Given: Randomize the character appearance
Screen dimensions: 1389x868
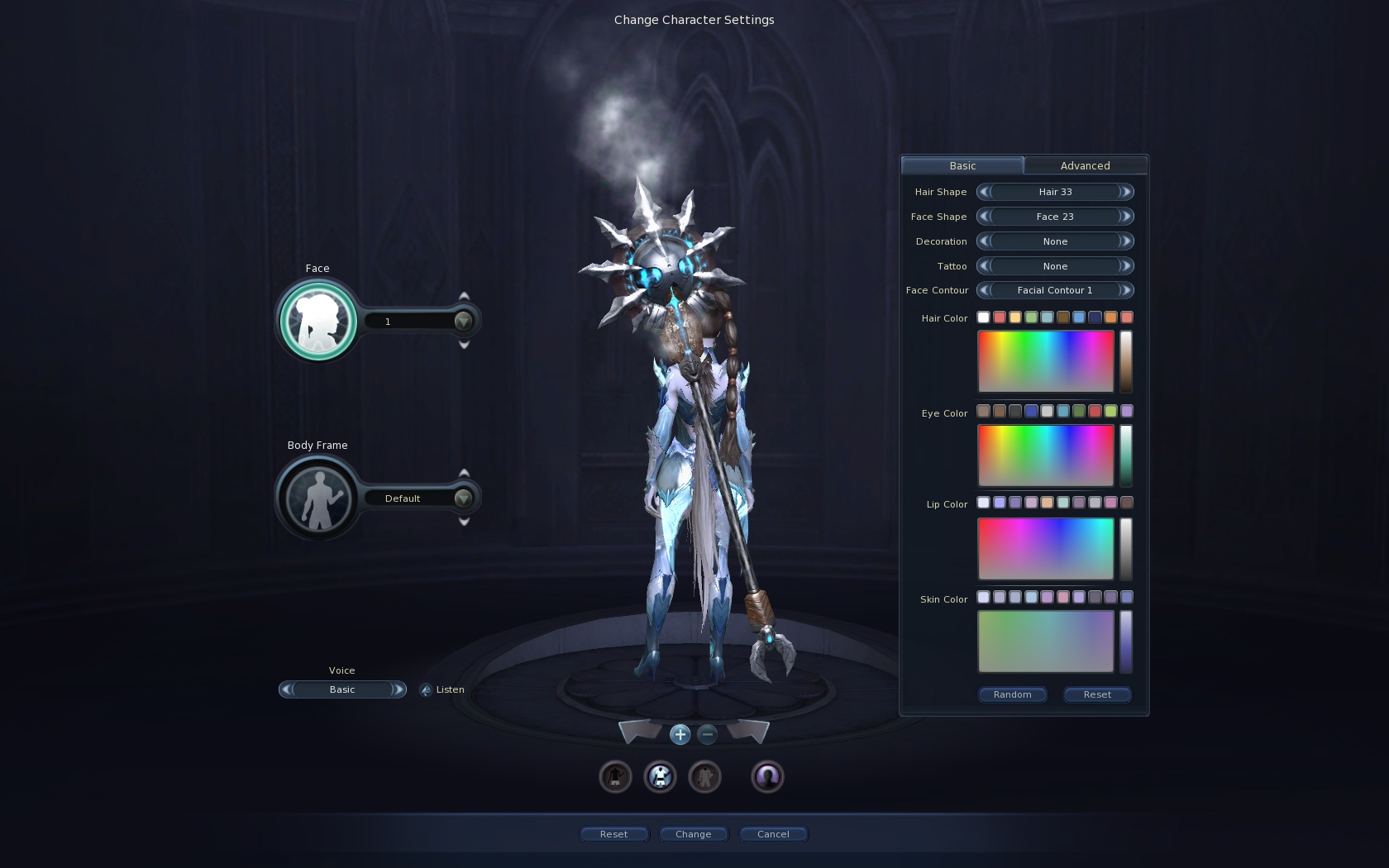Looking at the screenshot, I should (x=1012, y=694).
